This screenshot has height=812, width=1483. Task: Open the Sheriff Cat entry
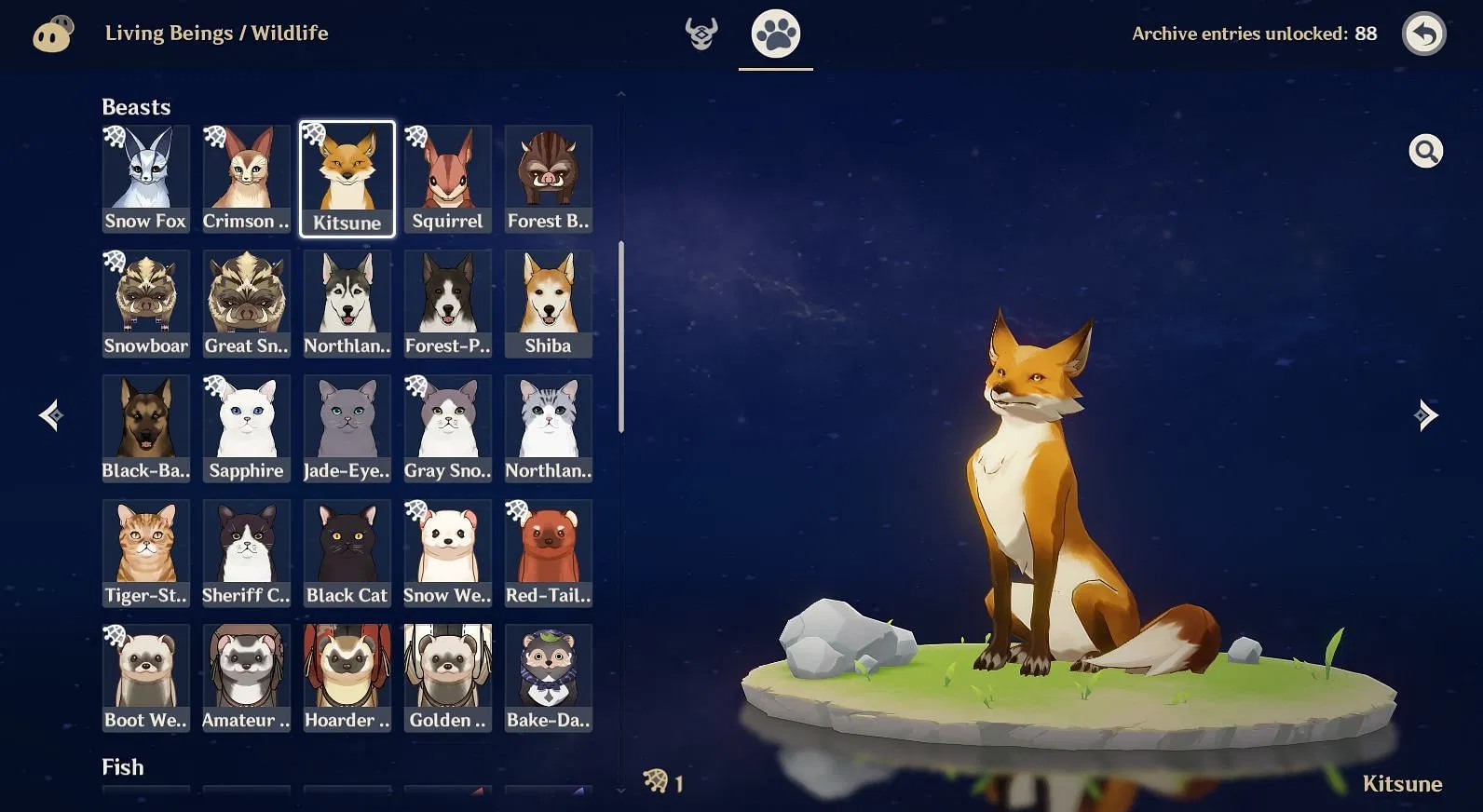[246, 551]
